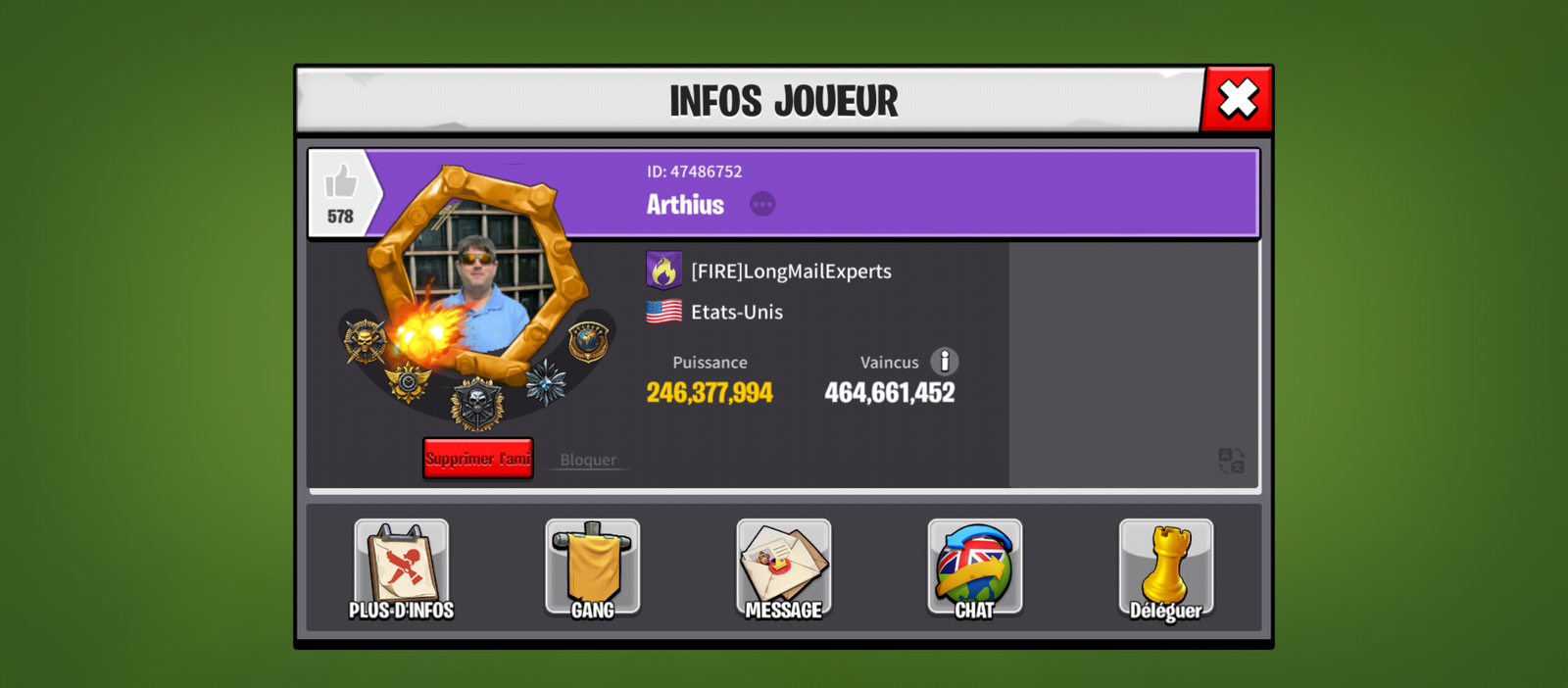The width and height of the screenshot is (1568, 688).
Task: Show the Vaincus info tooltip
Action: 944,362
